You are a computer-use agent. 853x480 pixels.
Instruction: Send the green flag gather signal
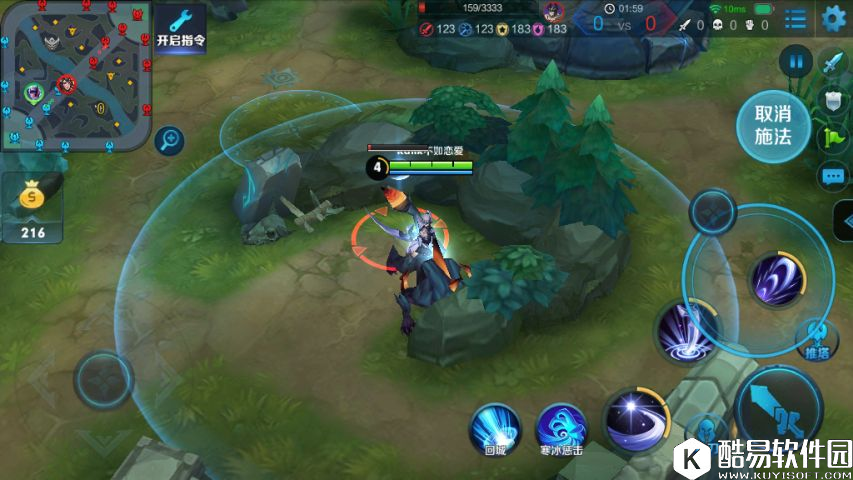pos(833,138)
